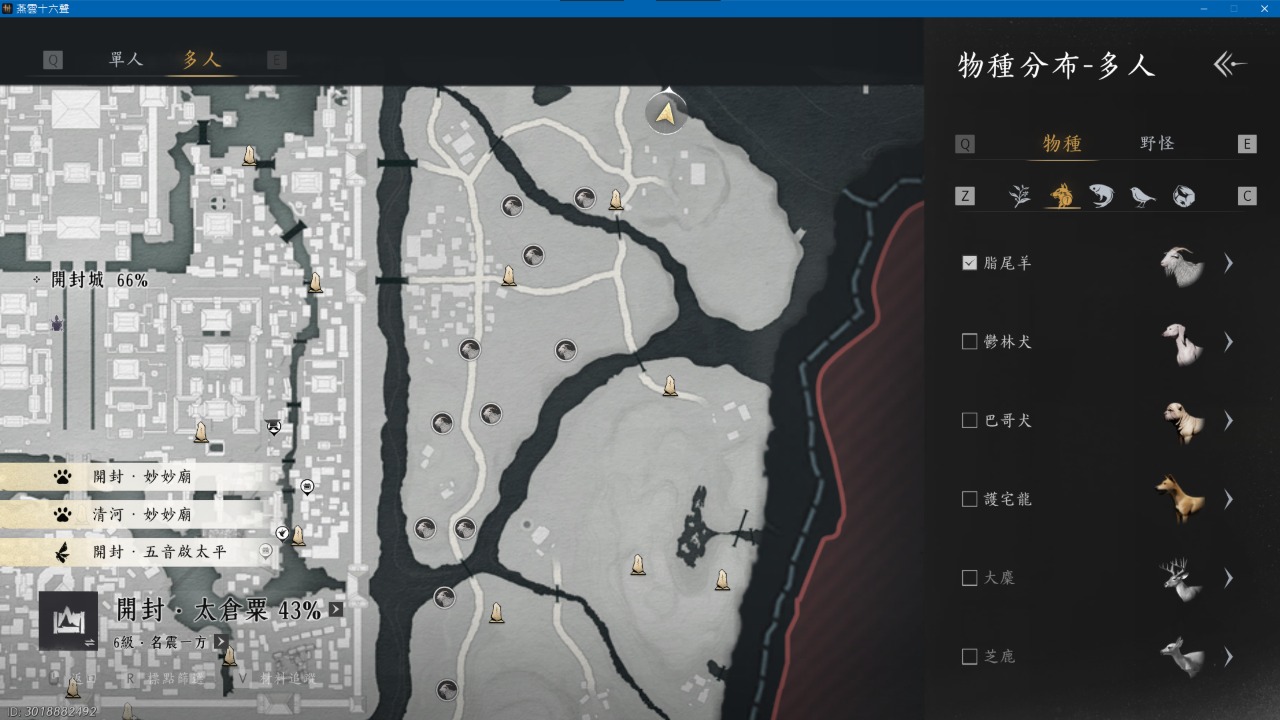The image size is (1280, 720).
Task: Uncheck the 脂尾羊 checkbox
Action: [969, 263]
